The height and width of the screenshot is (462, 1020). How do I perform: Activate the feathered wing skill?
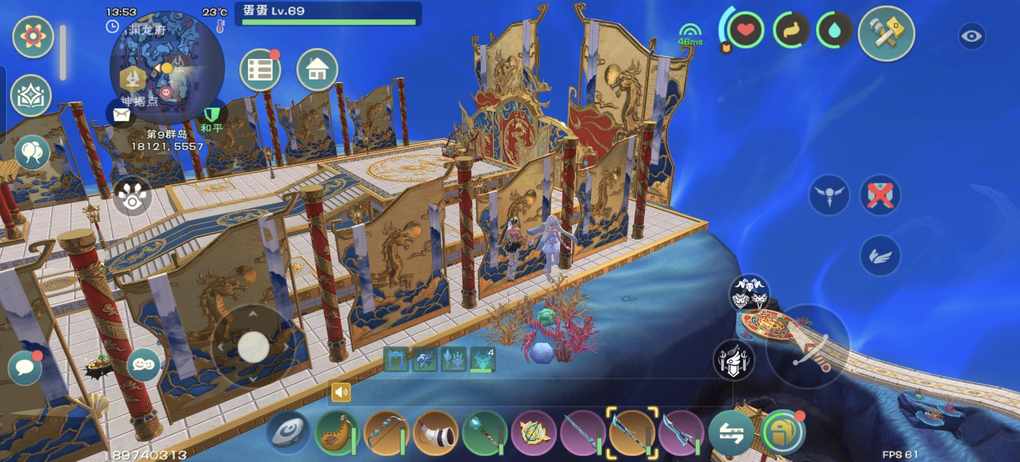click(x=880, y=256)
